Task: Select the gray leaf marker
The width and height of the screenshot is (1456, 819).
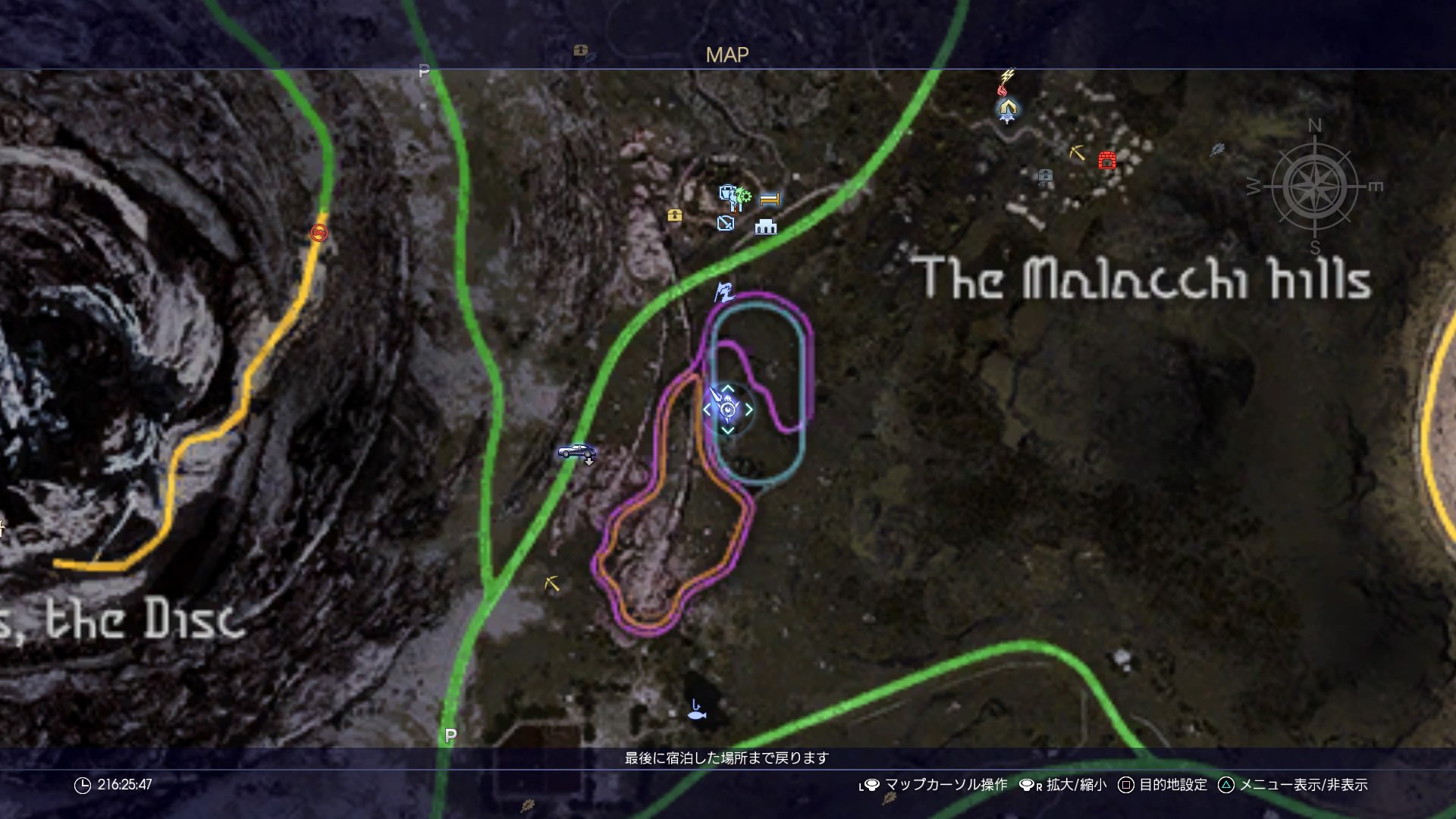Action: (x=1217, y=149)
